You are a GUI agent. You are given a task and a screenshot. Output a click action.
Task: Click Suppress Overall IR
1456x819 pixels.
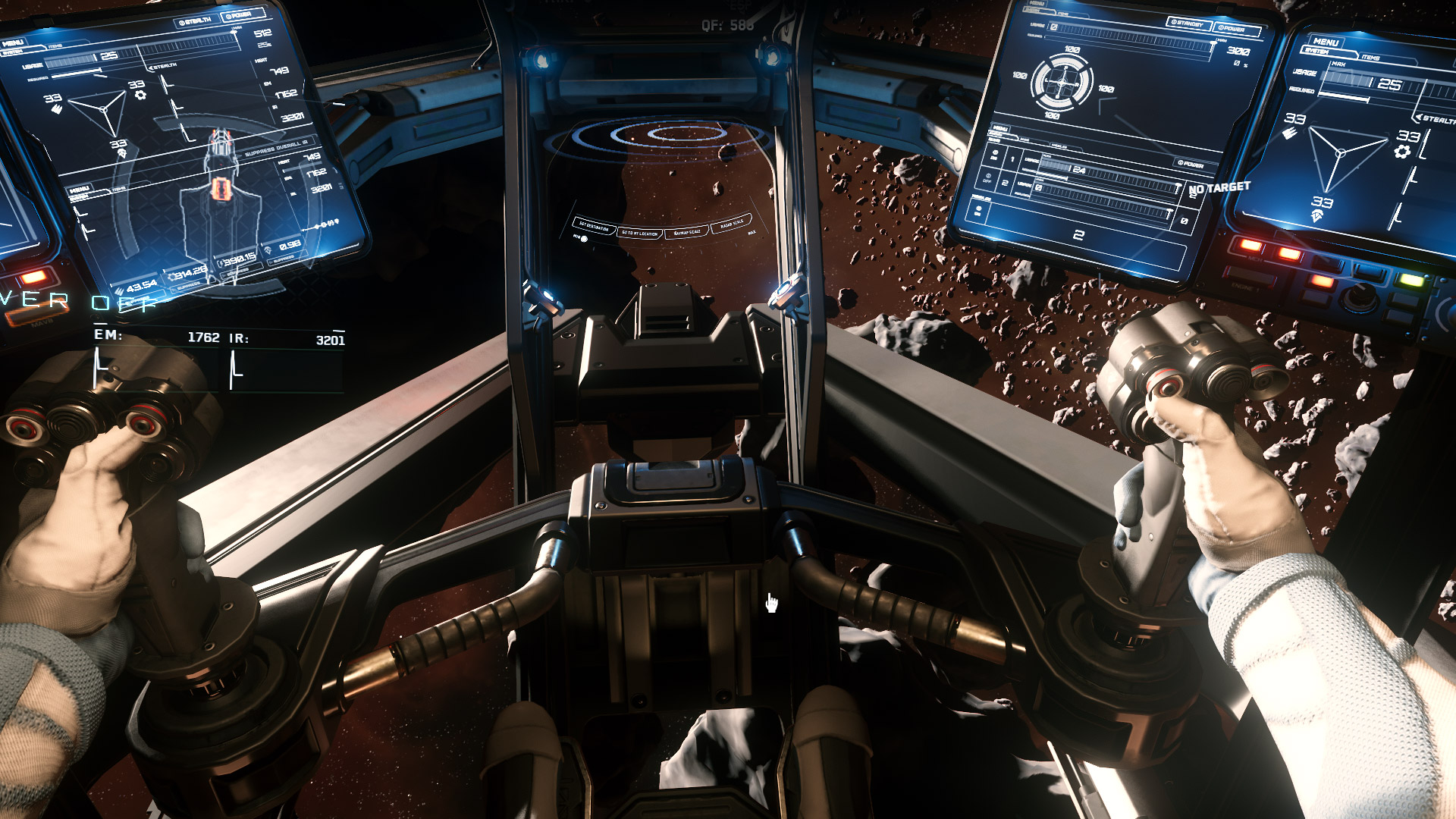point(276,148)
